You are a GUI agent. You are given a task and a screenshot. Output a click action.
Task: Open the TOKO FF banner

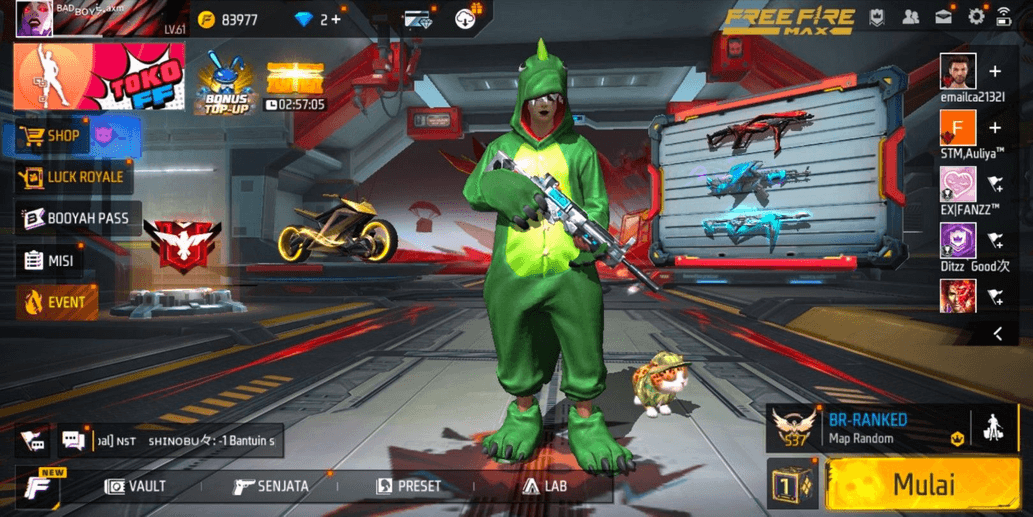click(99, 77)
